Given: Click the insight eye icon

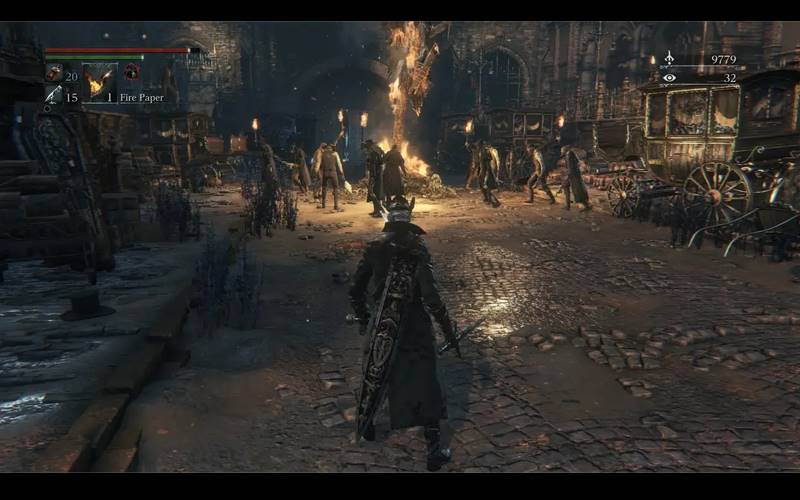Looking at the screenshot, I should [669, 77].
